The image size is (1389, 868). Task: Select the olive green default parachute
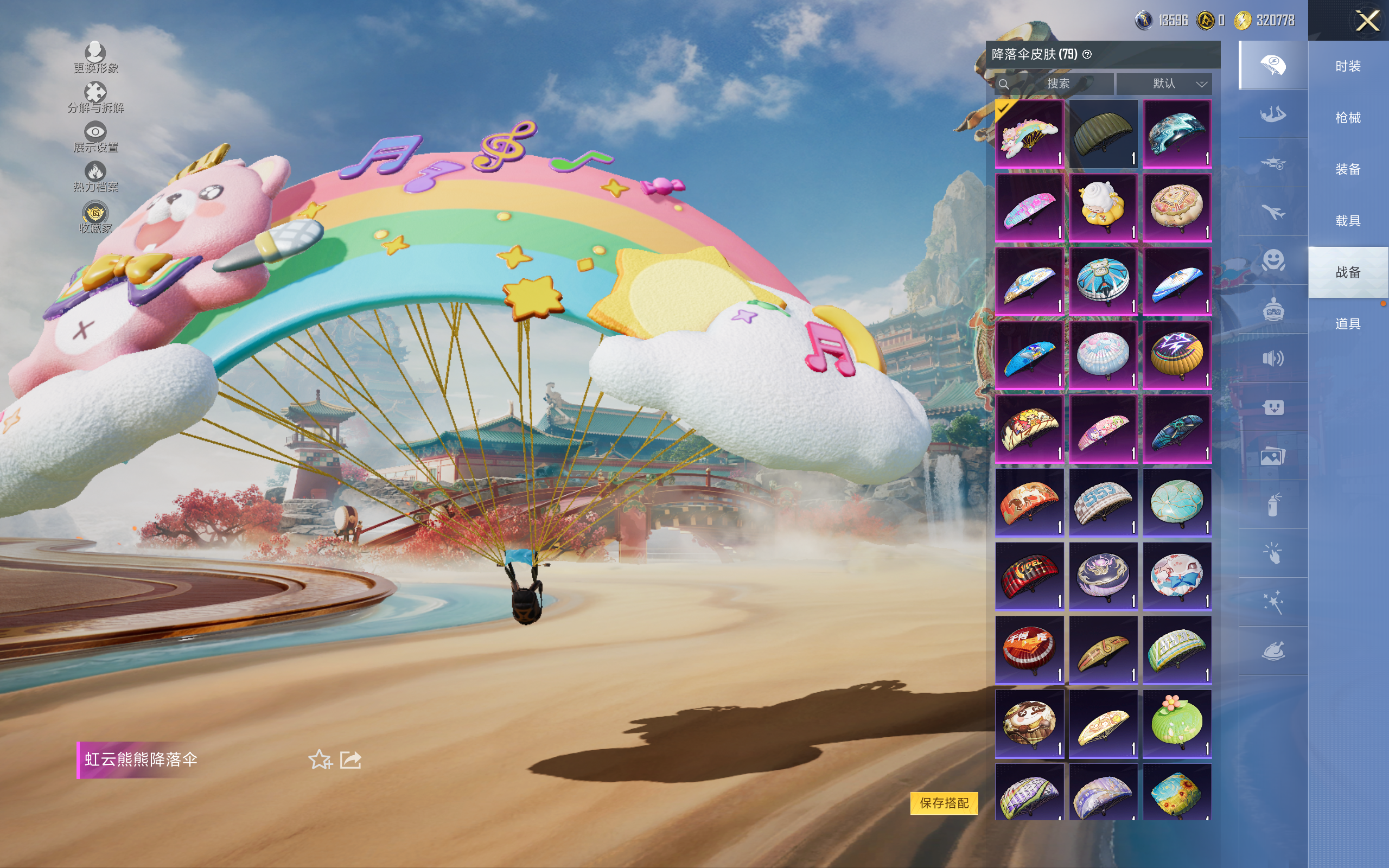click(x=1103, y=135)
